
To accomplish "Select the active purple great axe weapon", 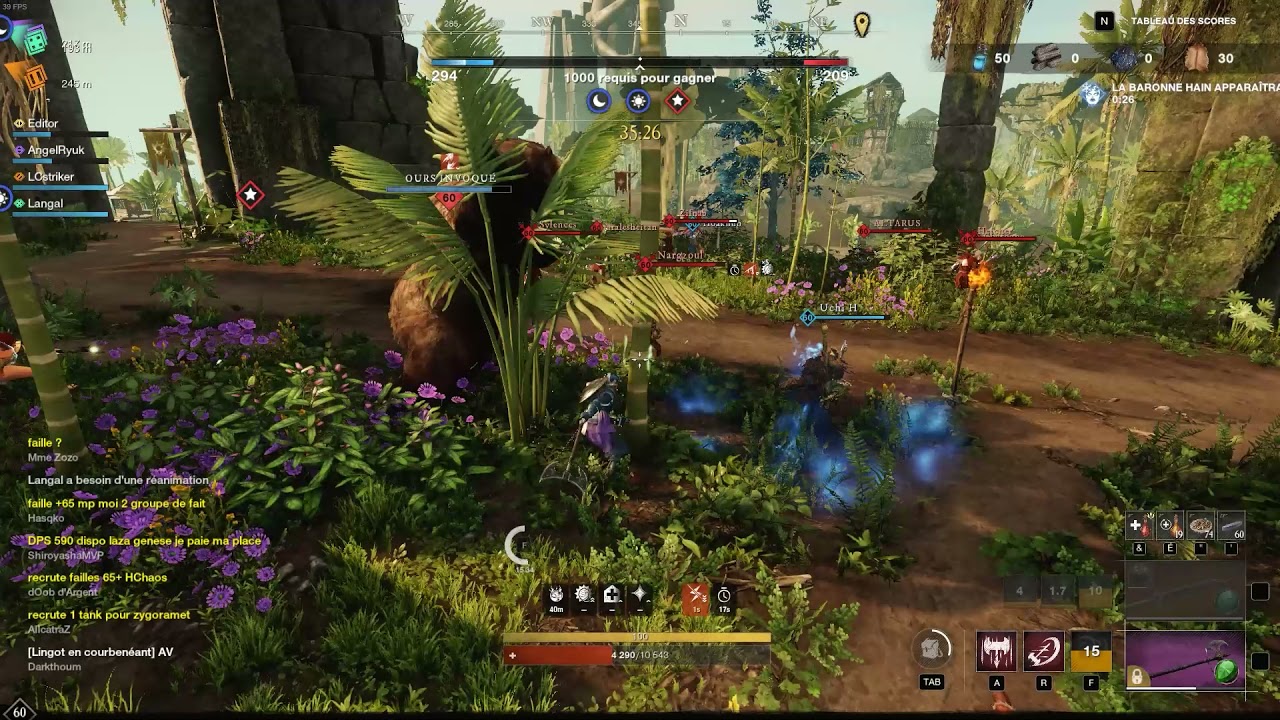I will click(x=1185, y=660).
